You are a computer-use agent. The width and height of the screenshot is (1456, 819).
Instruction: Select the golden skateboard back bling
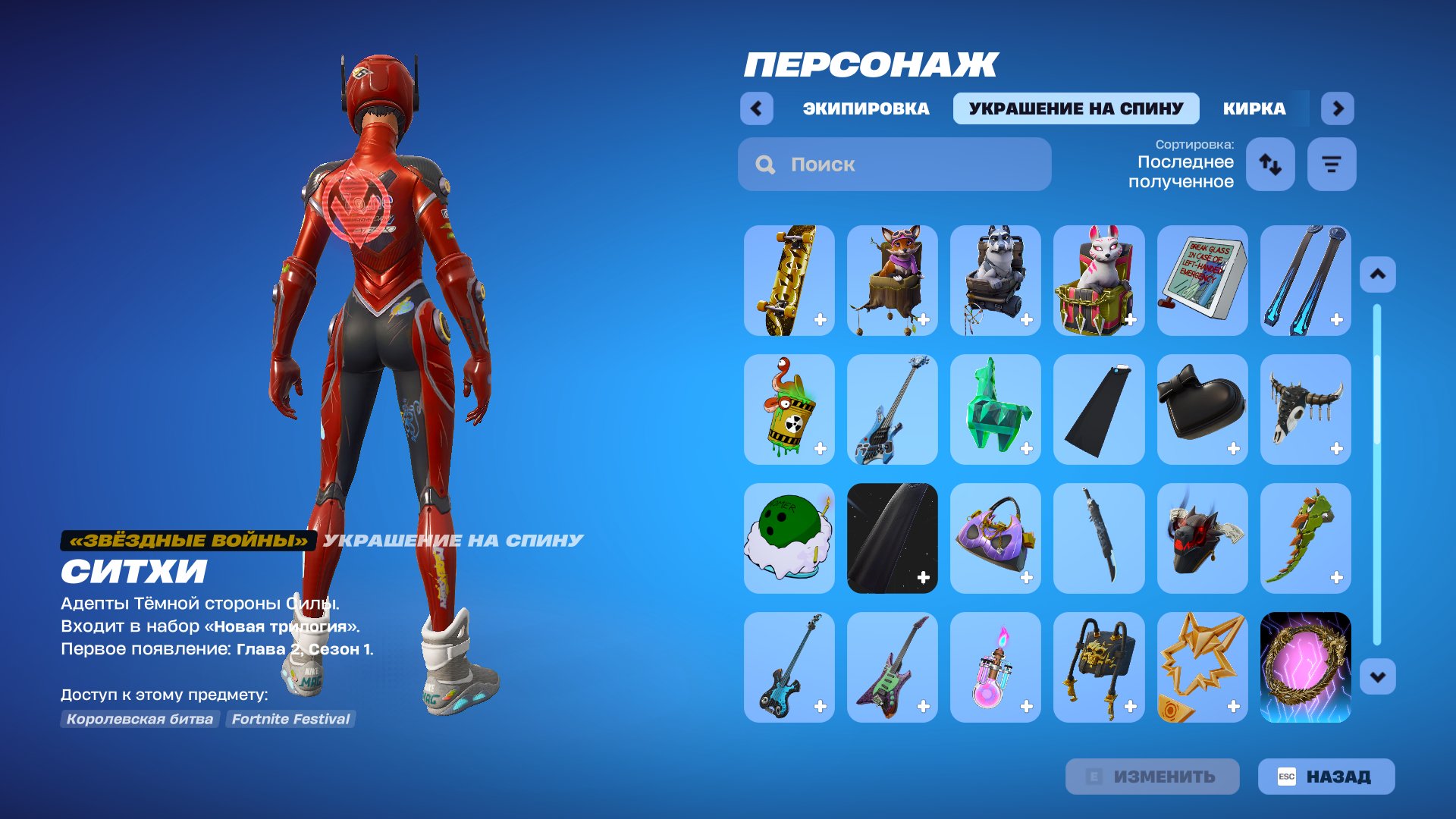tap(789, 281)
